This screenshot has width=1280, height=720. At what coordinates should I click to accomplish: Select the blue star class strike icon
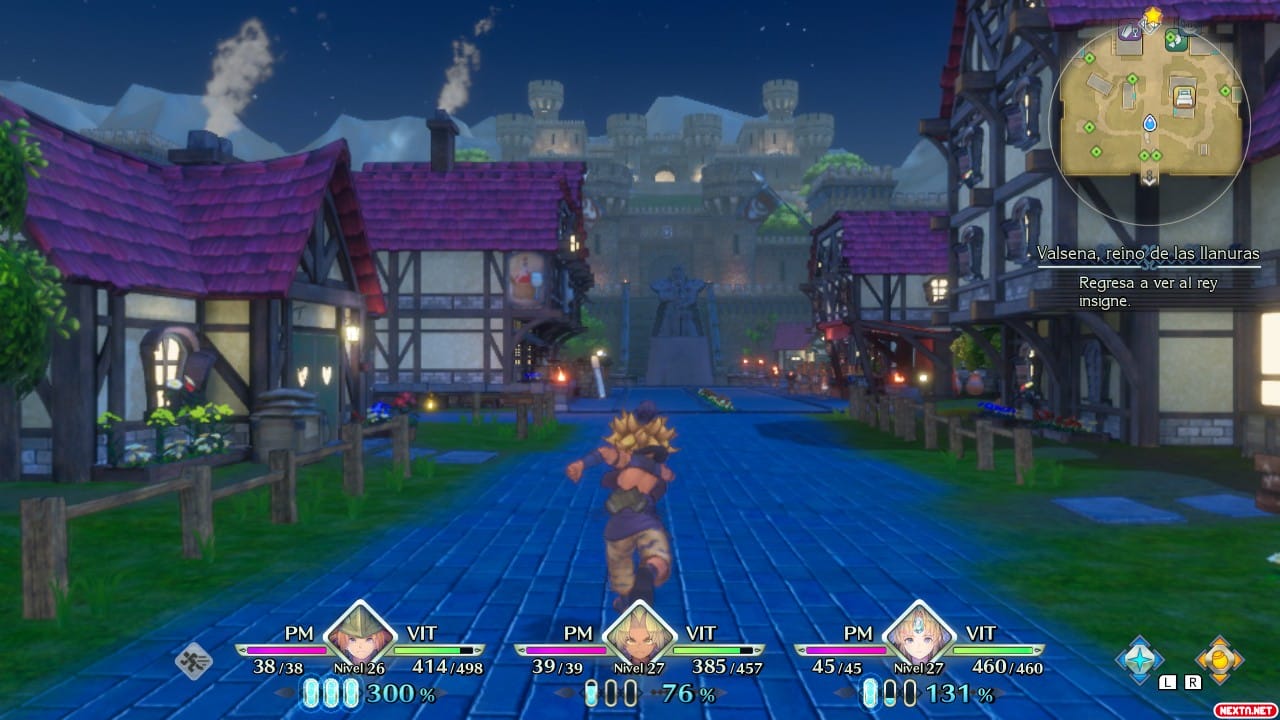(1138, 658)
